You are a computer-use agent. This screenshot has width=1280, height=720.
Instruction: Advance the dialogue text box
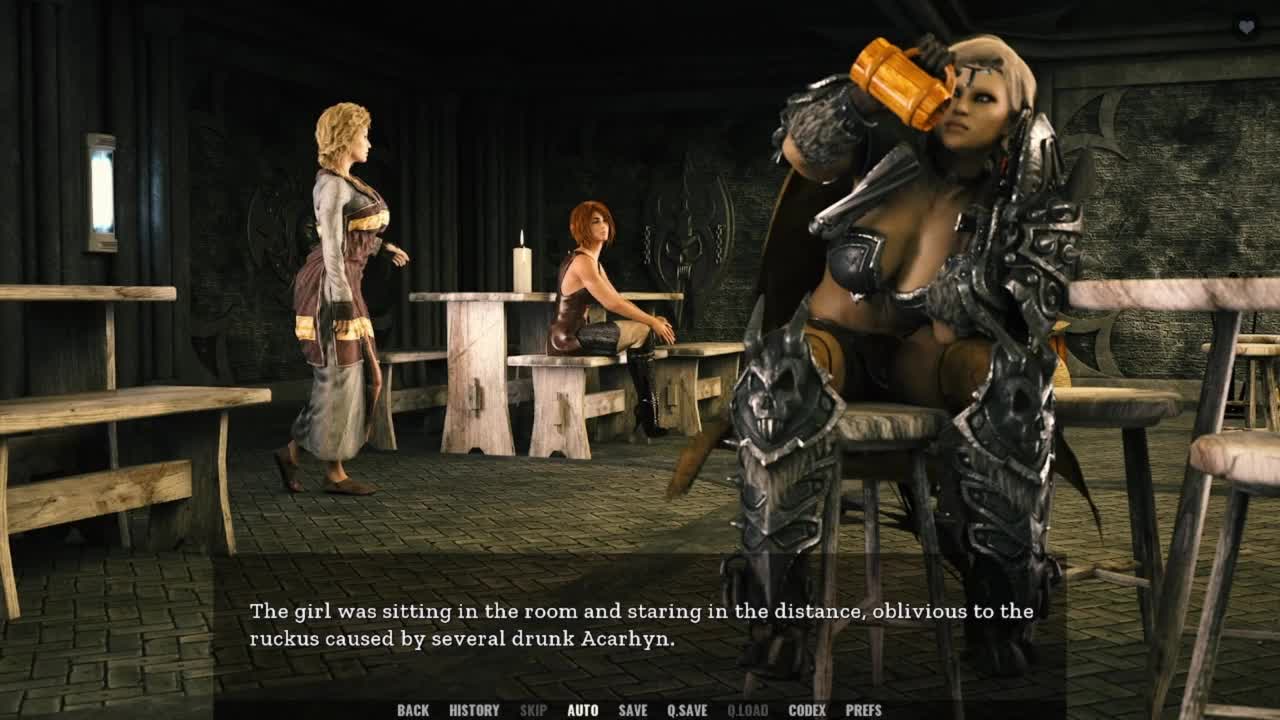point(640,624)
